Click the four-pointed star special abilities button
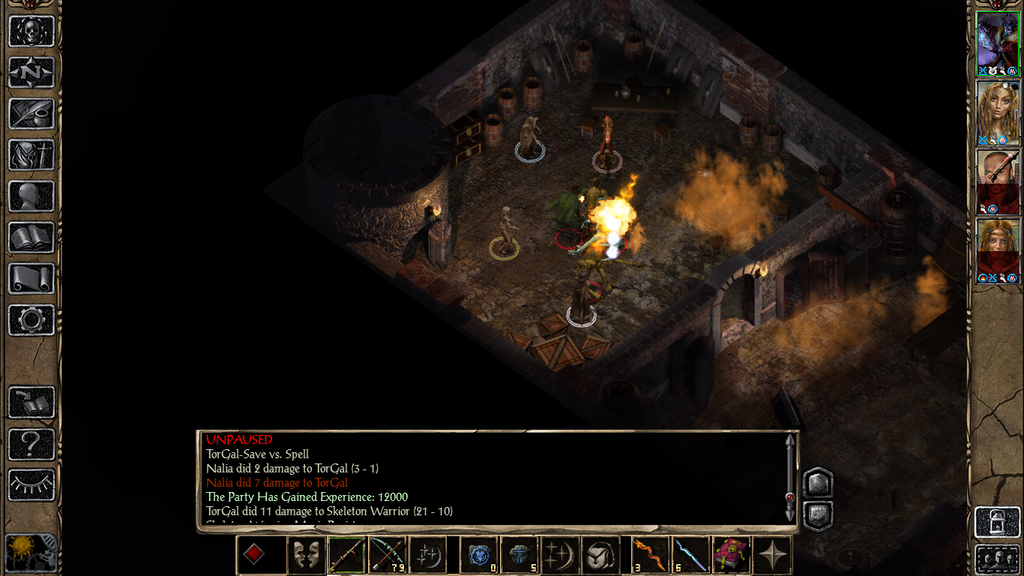Viewport: 1024px width, 576px height. click(773, 555)
